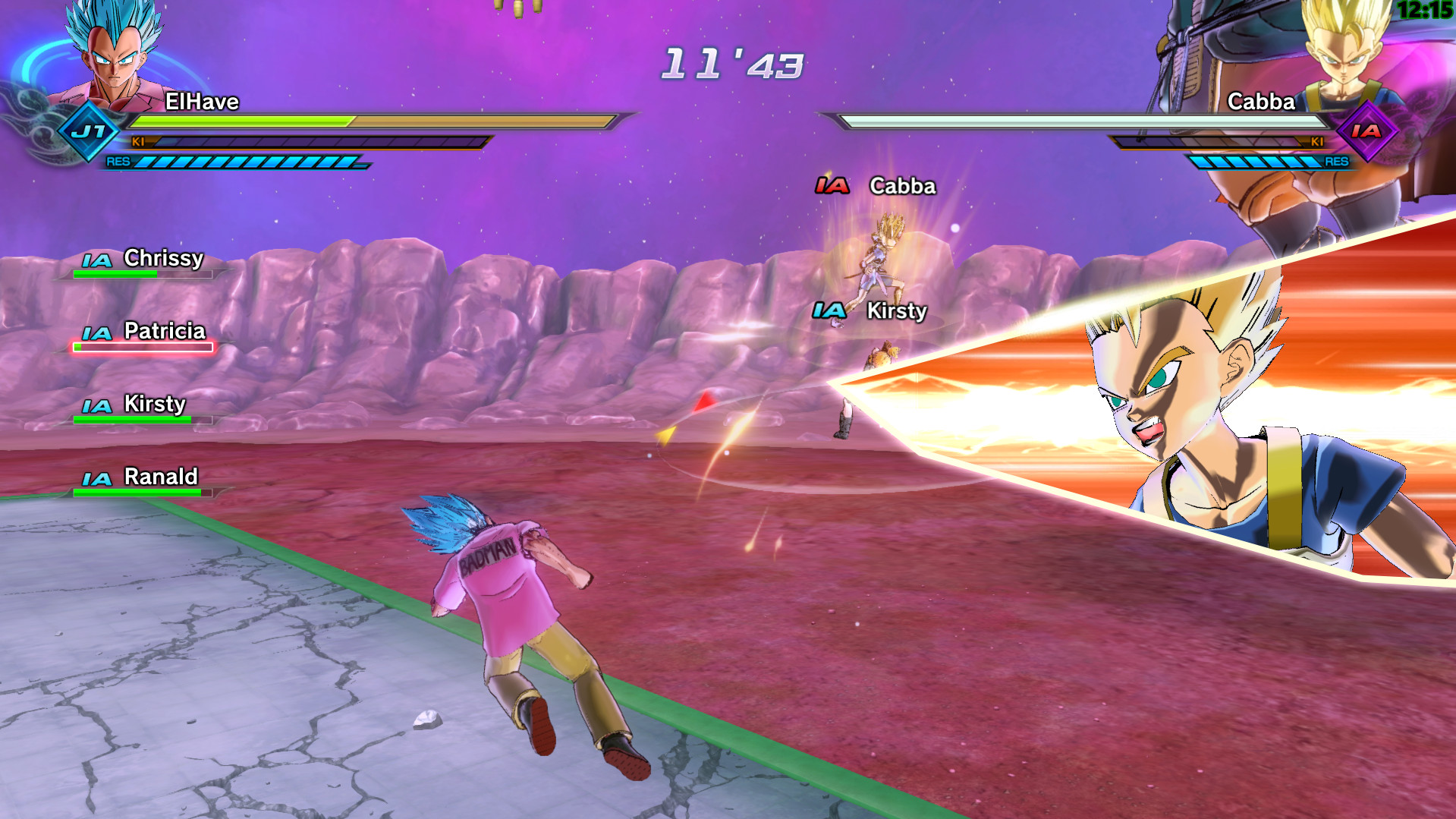This screenshot has width=1456, height=819.
Task: Expand Kirsty's teammate entry
Action: (154, 405)
